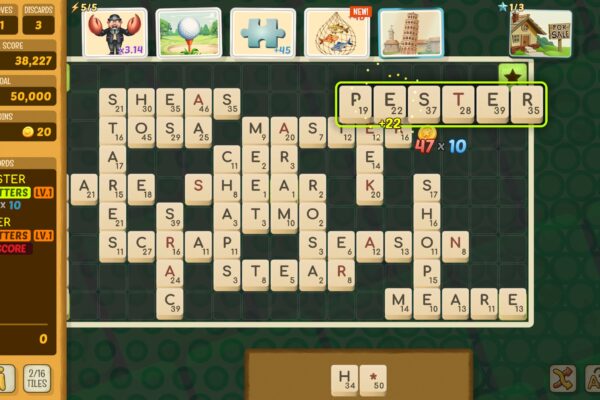Click the final R tile of PESTER
The height and width of the screenshot is (400, 600).
tap(526, 104)
